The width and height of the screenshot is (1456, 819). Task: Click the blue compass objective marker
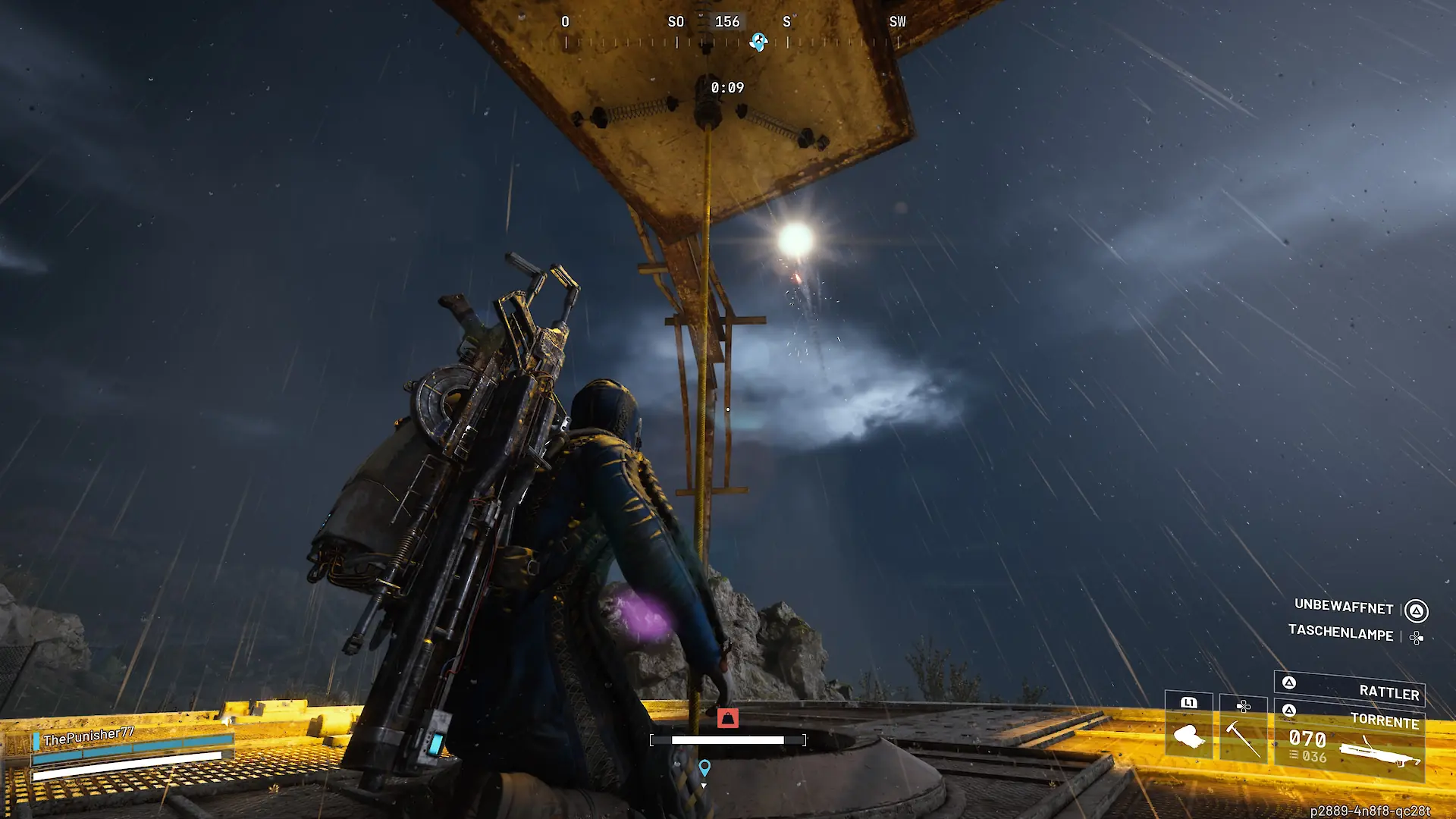click(758, 42)
